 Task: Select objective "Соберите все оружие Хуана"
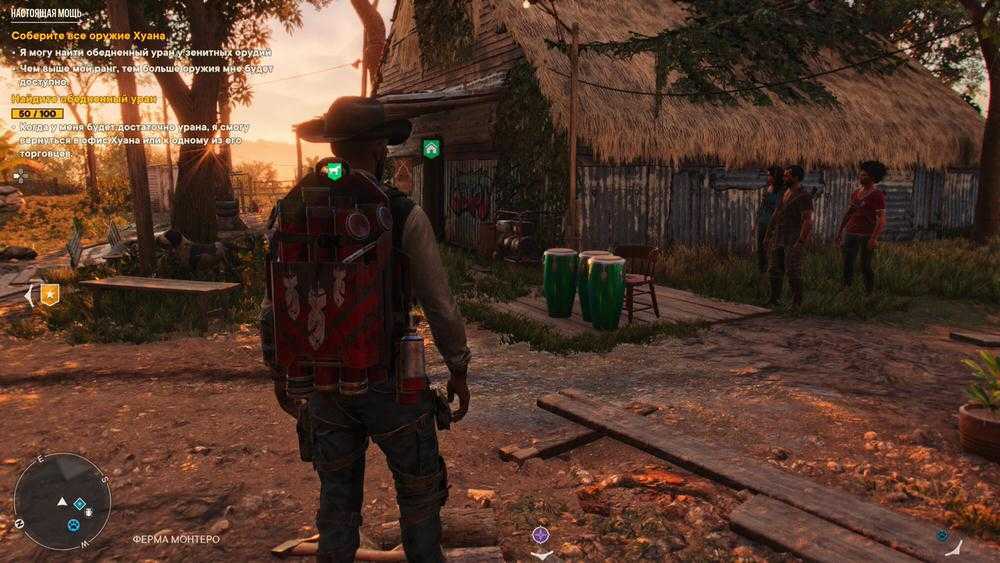(x=88, y=35)
